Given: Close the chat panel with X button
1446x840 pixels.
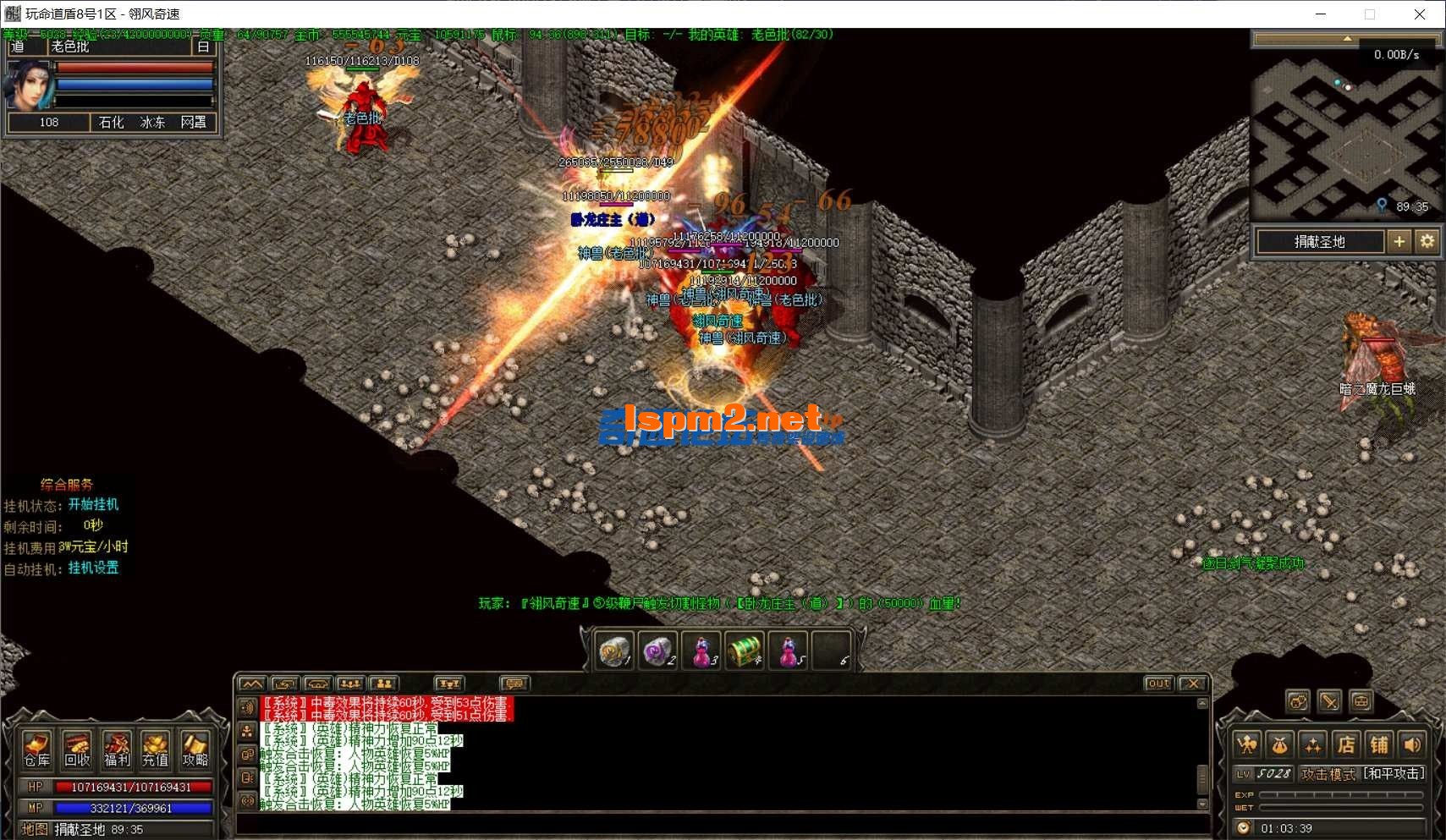Looking at the screenshot, I should click(x=1193, y=684).
